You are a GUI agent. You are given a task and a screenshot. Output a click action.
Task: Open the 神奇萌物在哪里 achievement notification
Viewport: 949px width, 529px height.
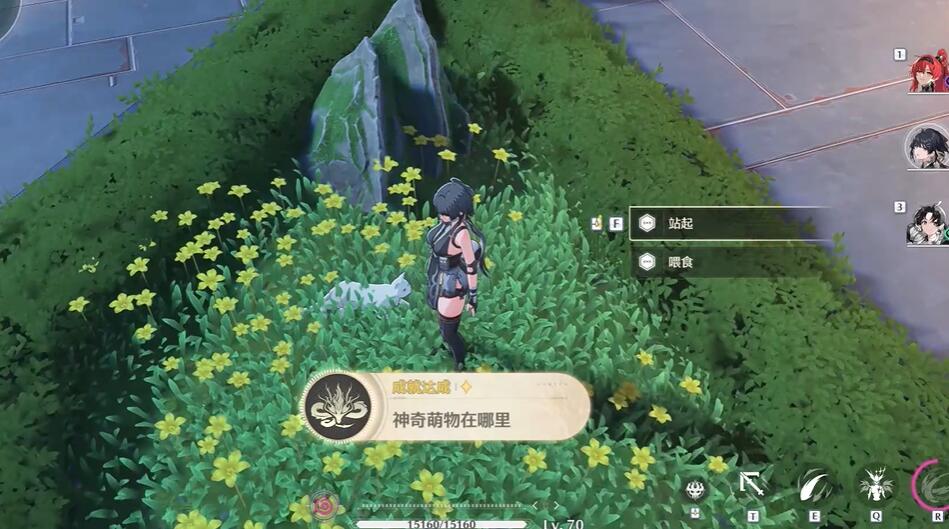(x=445, y=407)
